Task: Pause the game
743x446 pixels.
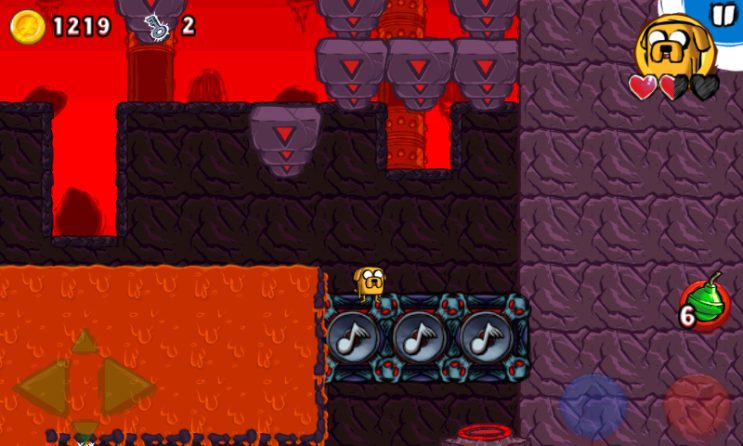Action: point(721,14)
